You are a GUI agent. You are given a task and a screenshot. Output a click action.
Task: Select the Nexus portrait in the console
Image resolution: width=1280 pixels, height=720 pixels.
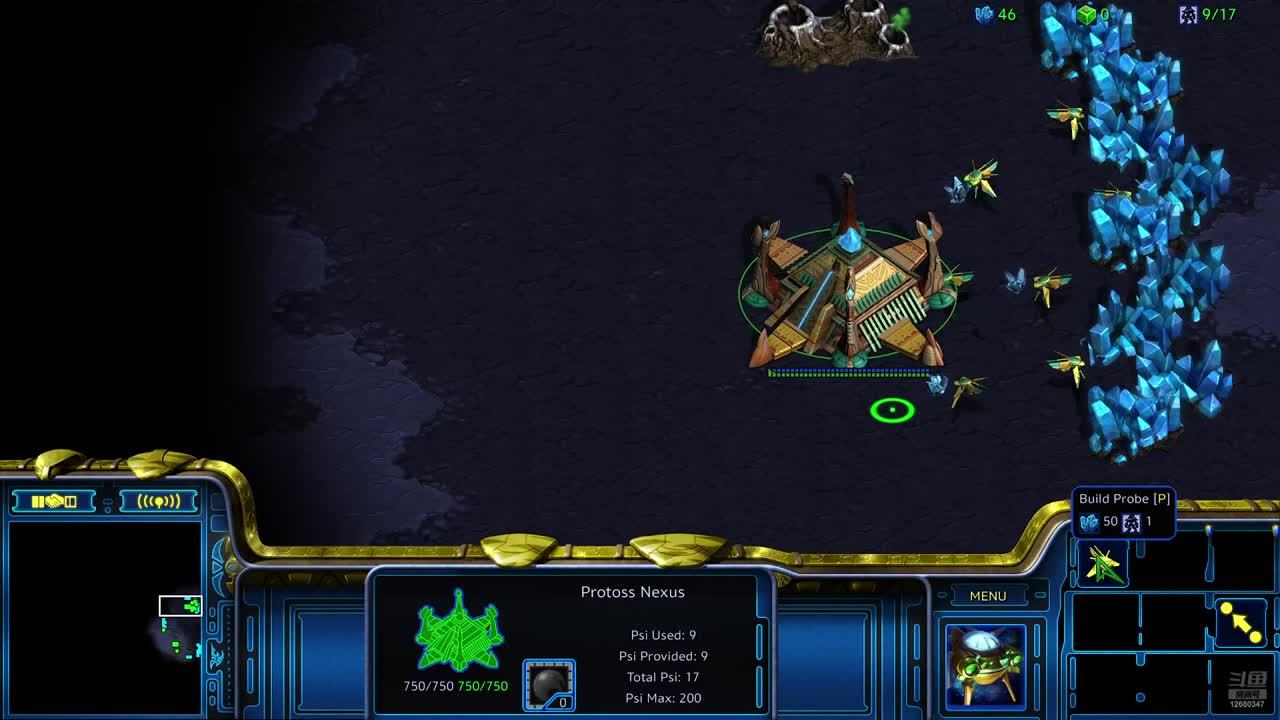point(985,665)
